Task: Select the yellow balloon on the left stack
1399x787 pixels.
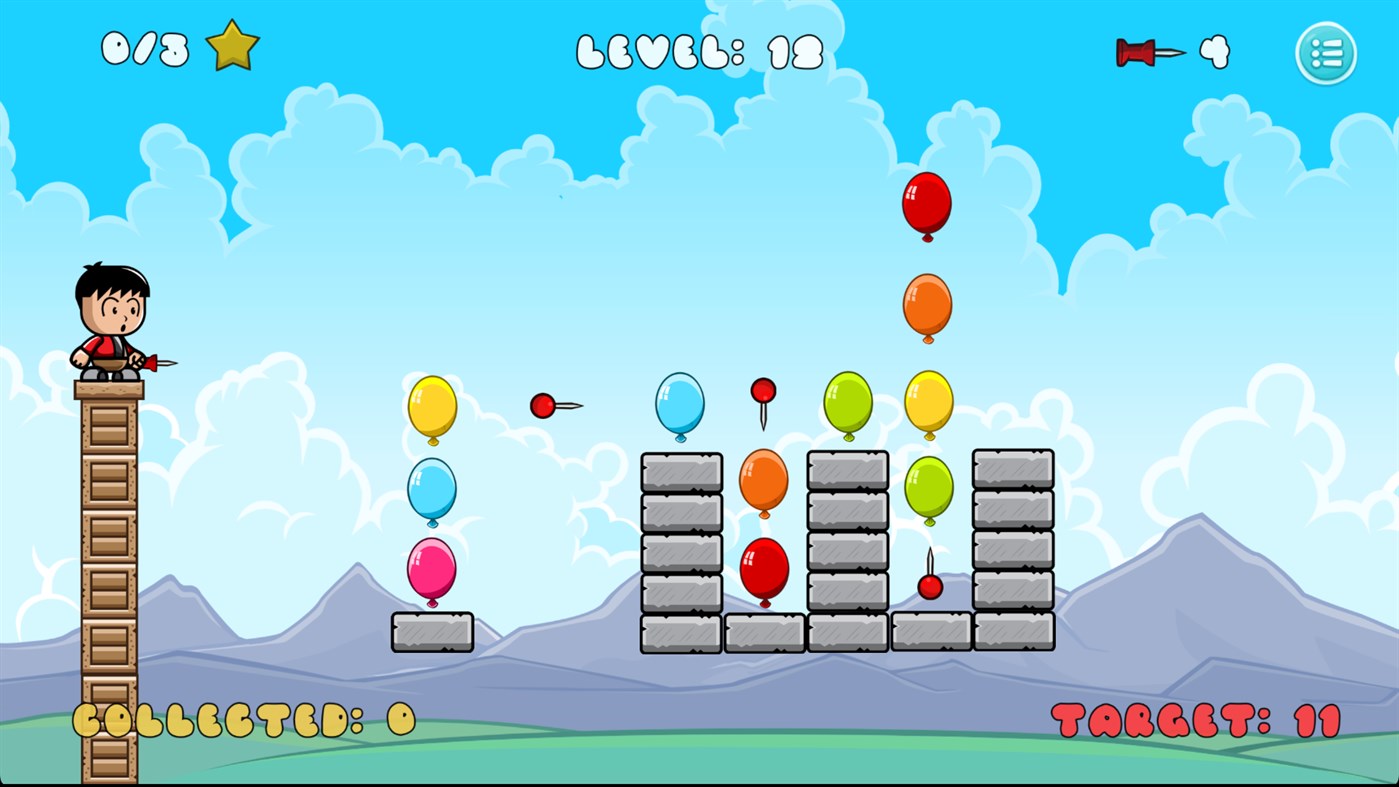Action: tap(431, 408)
